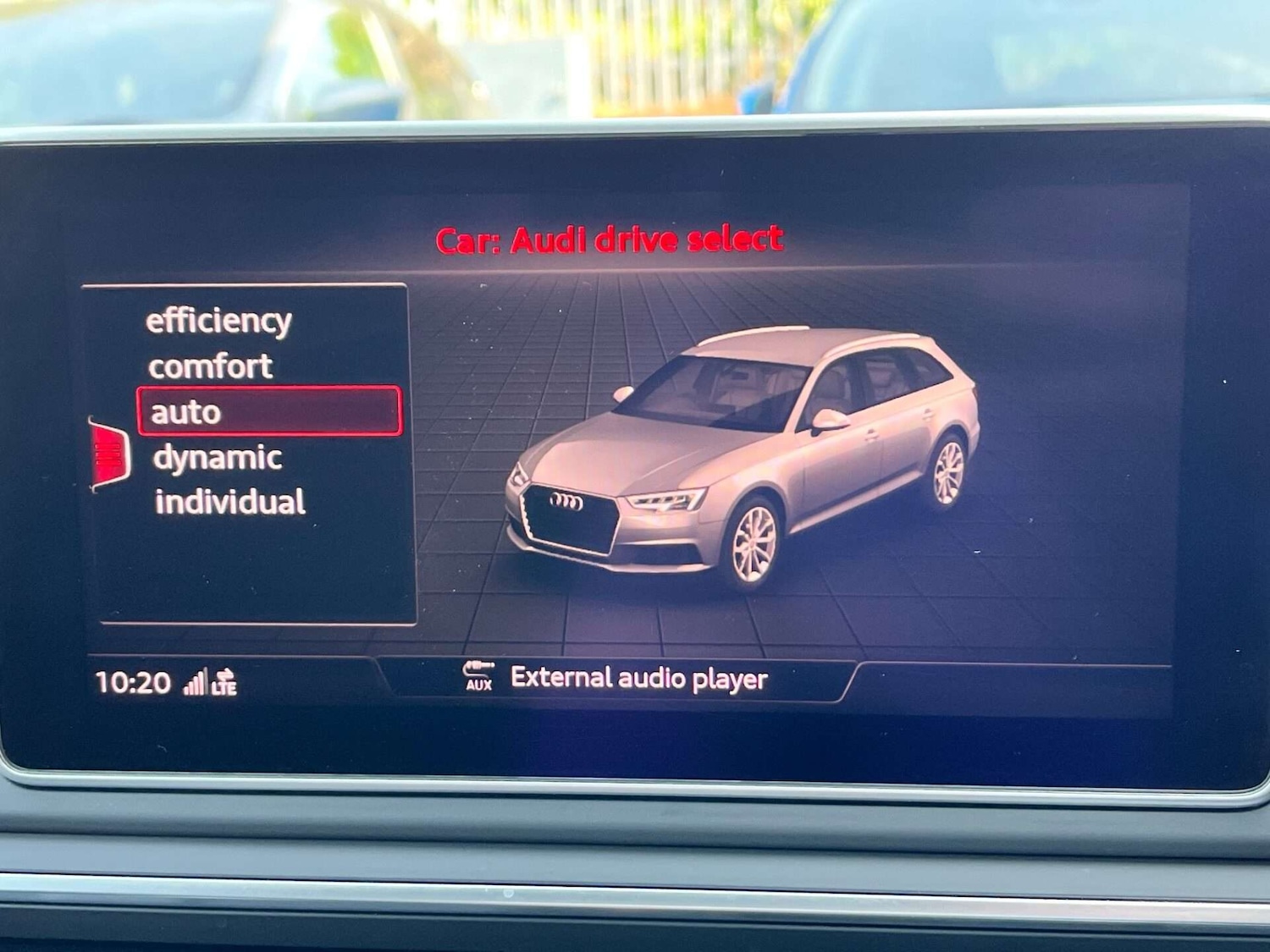Click the AUX input source icon
This screenshot has width=1270, height=952.
coord(478,676)
